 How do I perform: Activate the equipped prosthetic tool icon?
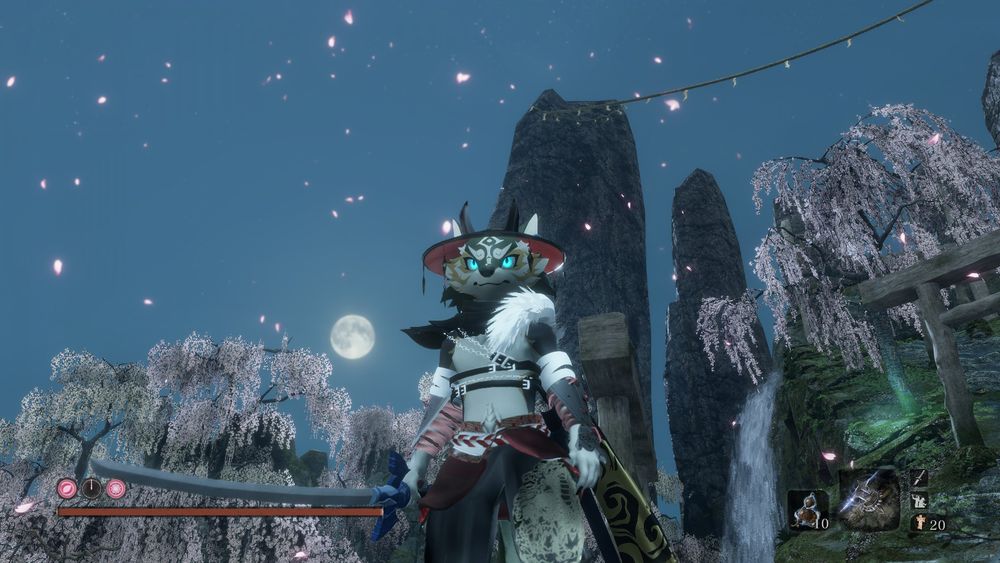(x=868, y=499)
